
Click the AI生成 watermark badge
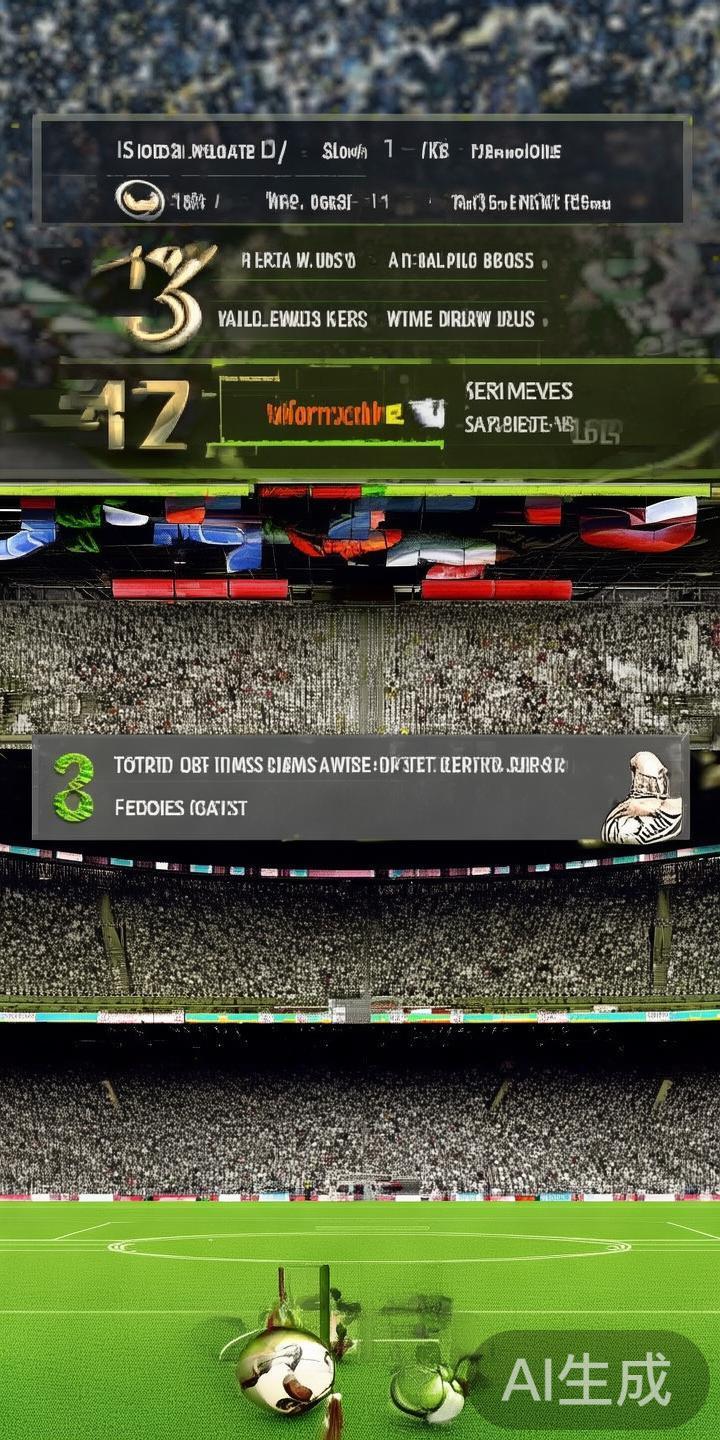(588, 1380)
